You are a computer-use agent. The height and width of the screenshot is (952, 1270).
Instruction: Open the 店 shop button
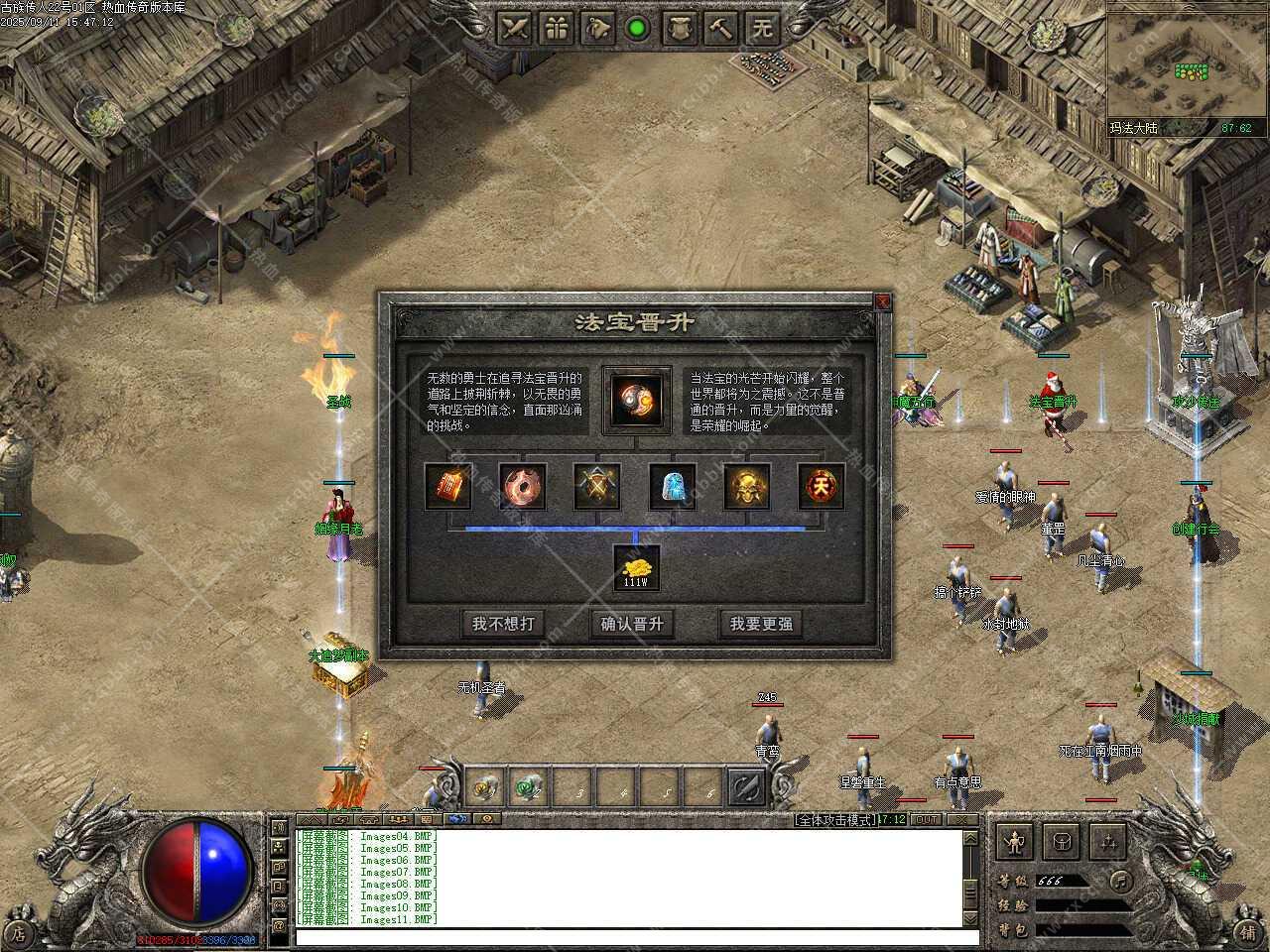(x=20, y=932)
